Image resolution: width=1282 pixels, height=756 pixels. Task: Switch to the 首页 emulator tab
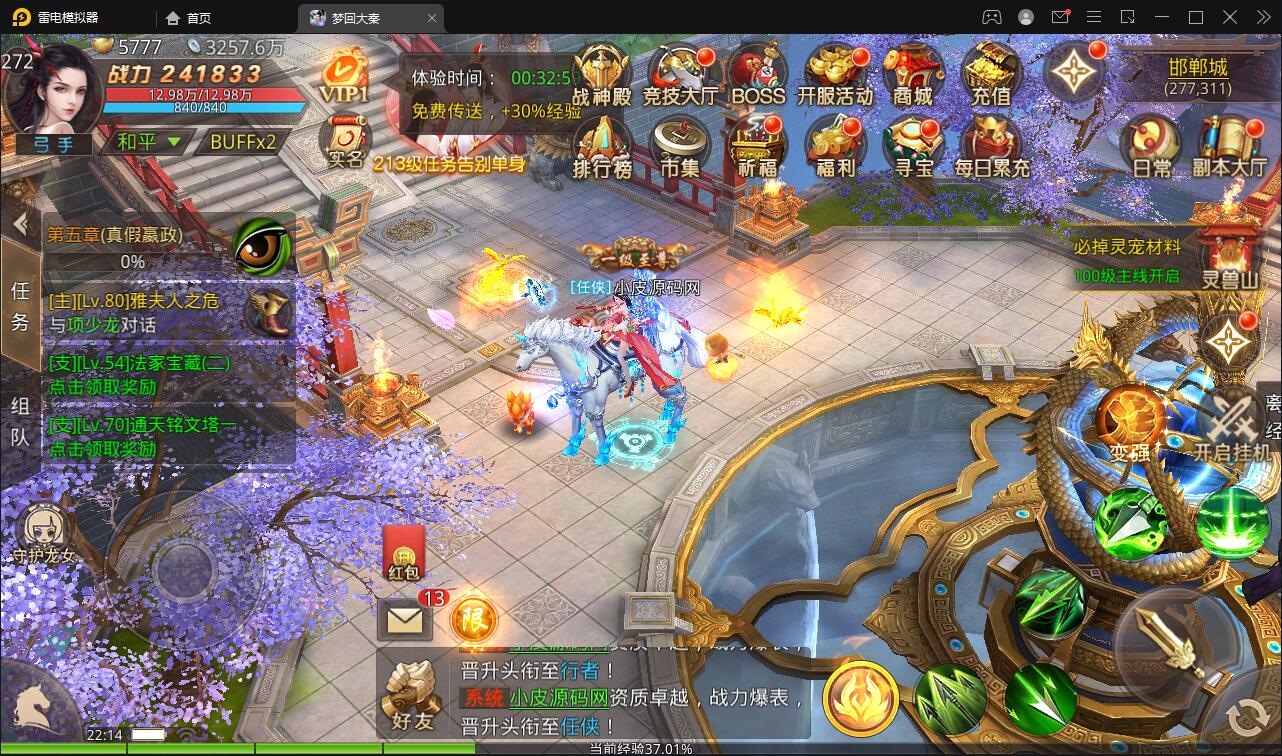(185, 17)
